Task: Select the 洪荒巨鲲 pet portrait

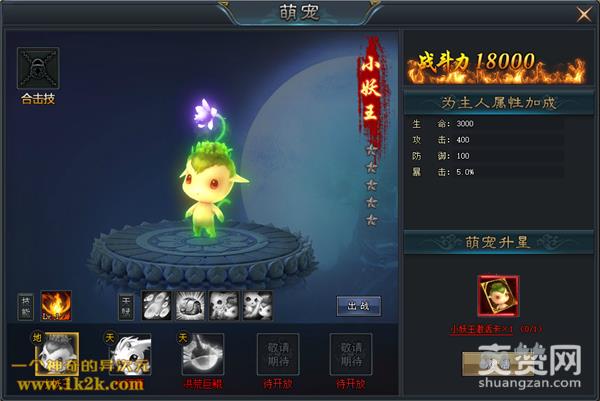Action: click(202, 354)
